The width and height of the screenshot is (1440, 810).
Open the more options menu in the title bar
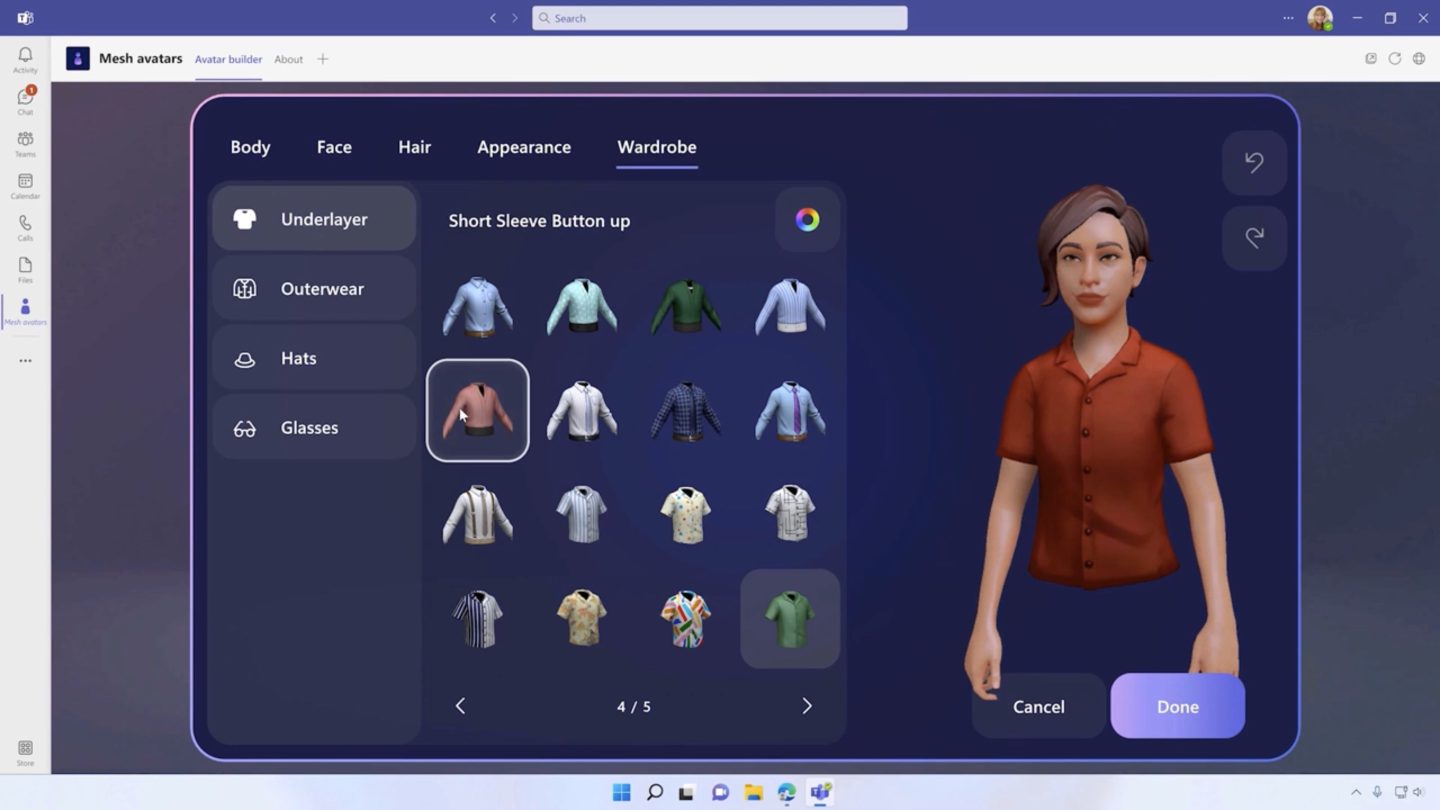(x=1288, y=17)
